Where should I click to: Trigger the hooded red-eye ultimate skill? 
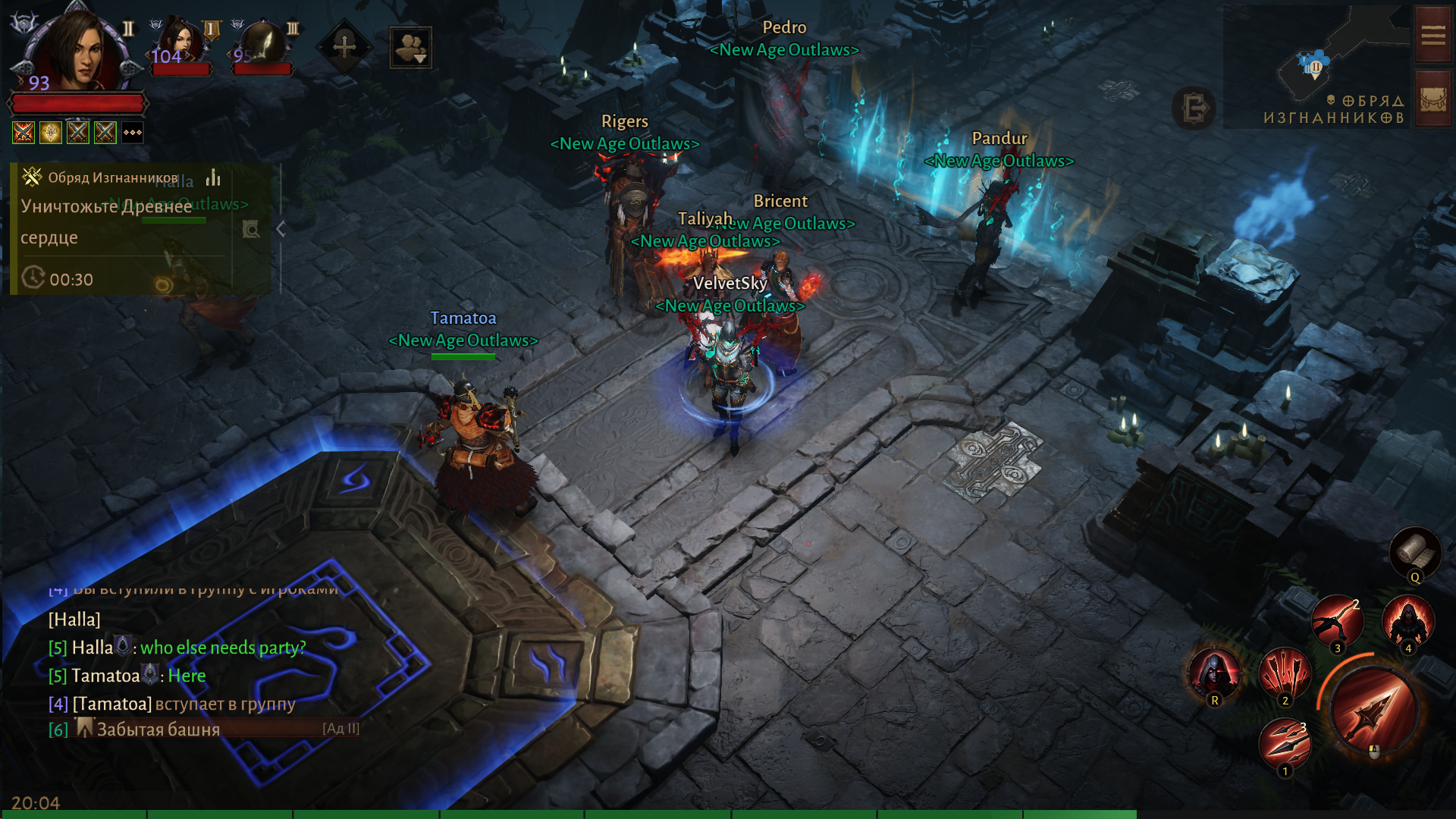click(1214, 673)
